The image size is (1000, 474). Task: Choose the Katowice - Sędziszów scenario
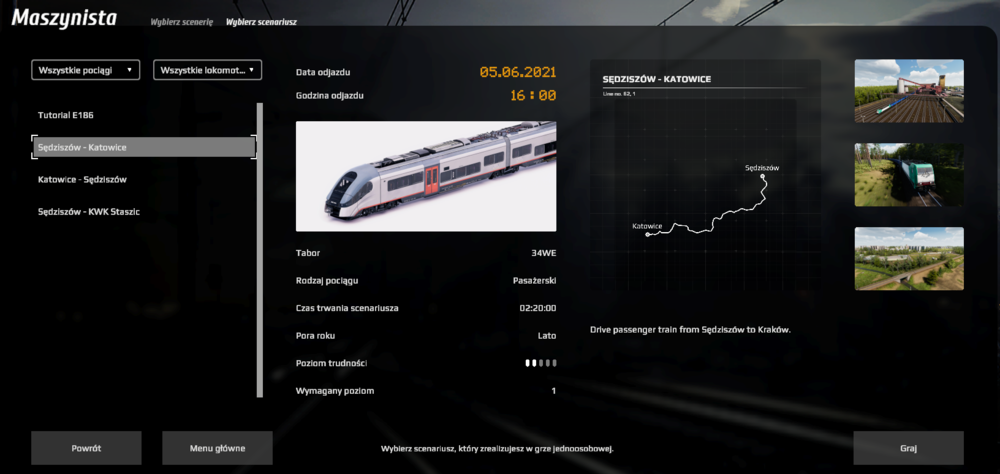82,179
